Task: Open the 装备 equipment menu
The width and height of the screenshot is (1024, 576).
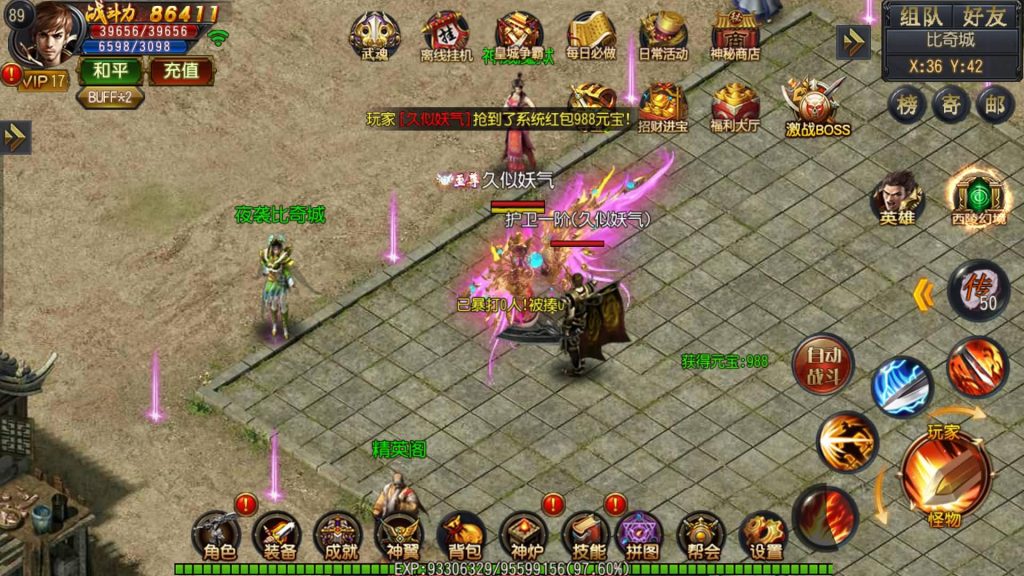Action: (278, 535)
